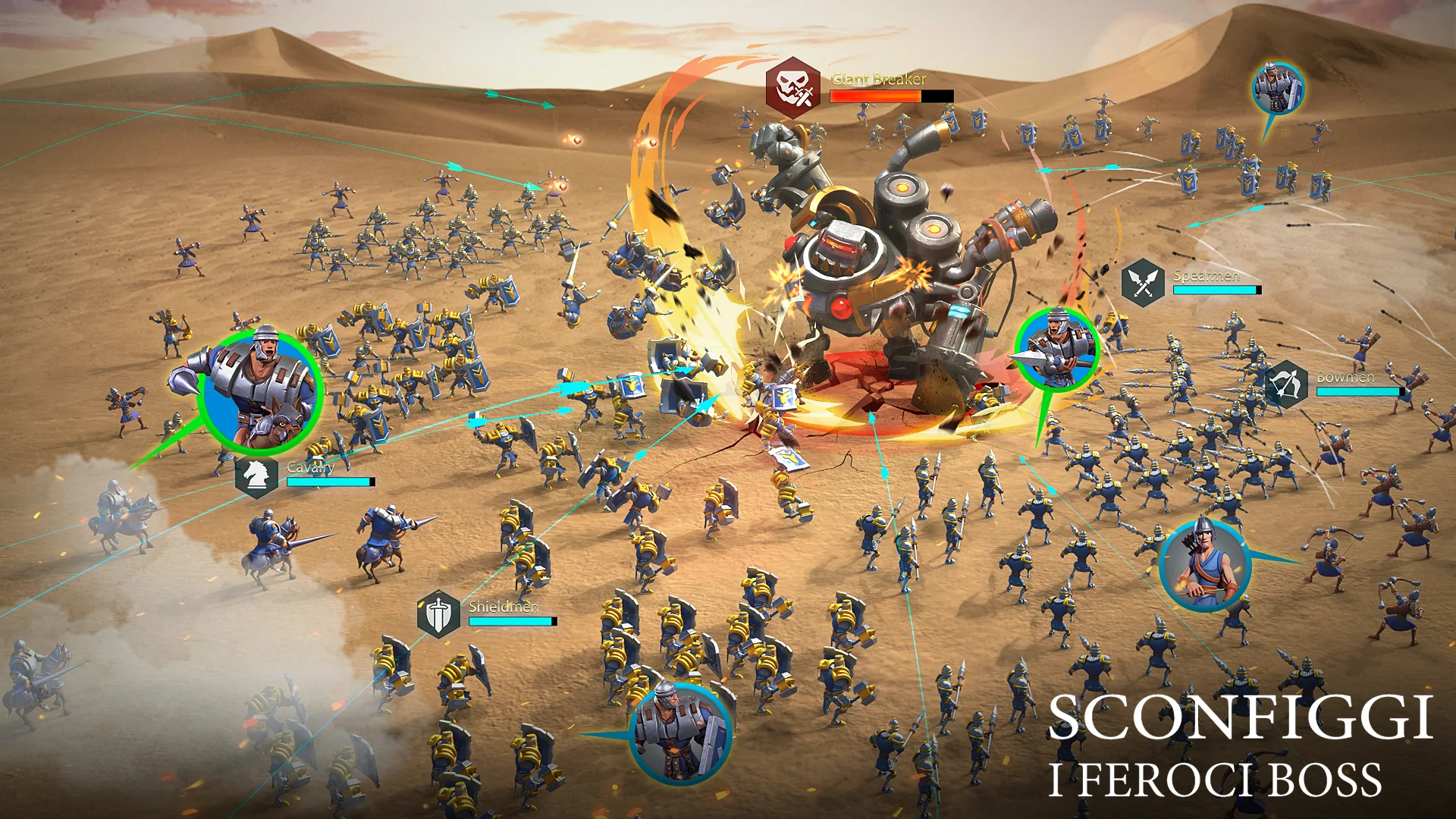Viewport: 1456px width, 819px height.
Task: Select the Giant Breaker name label
Action: point(877,79)
